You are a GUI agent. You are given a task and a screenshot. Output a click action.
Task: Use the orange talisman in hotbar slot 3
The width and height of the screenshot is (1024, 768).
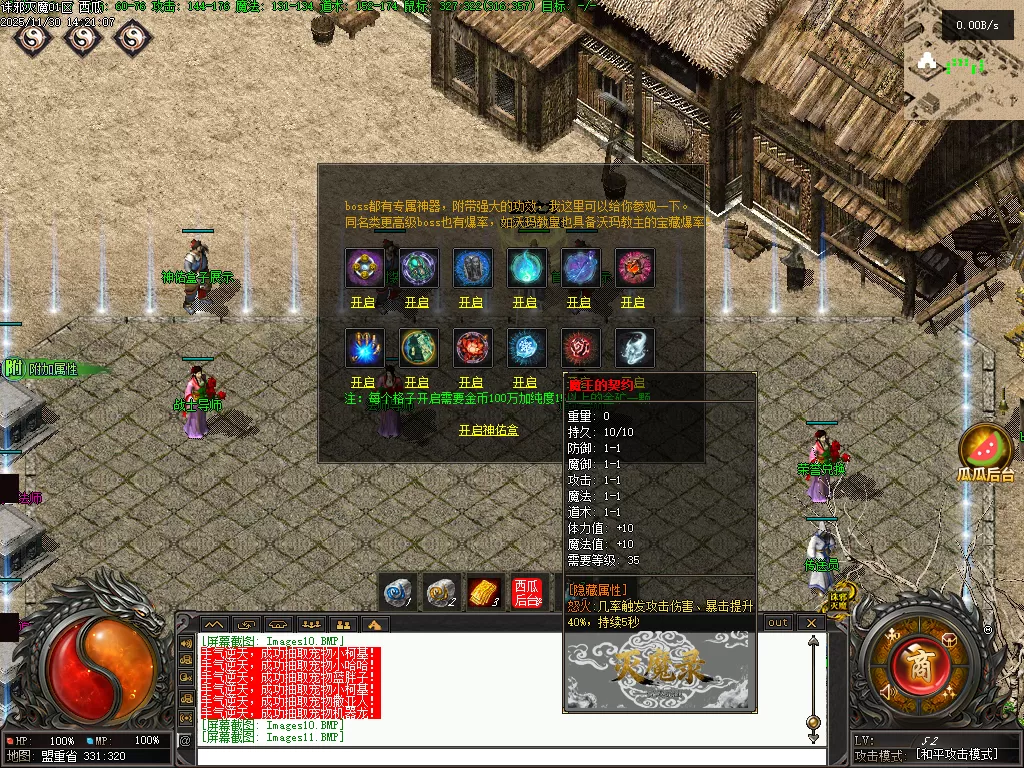click(484, 592)
